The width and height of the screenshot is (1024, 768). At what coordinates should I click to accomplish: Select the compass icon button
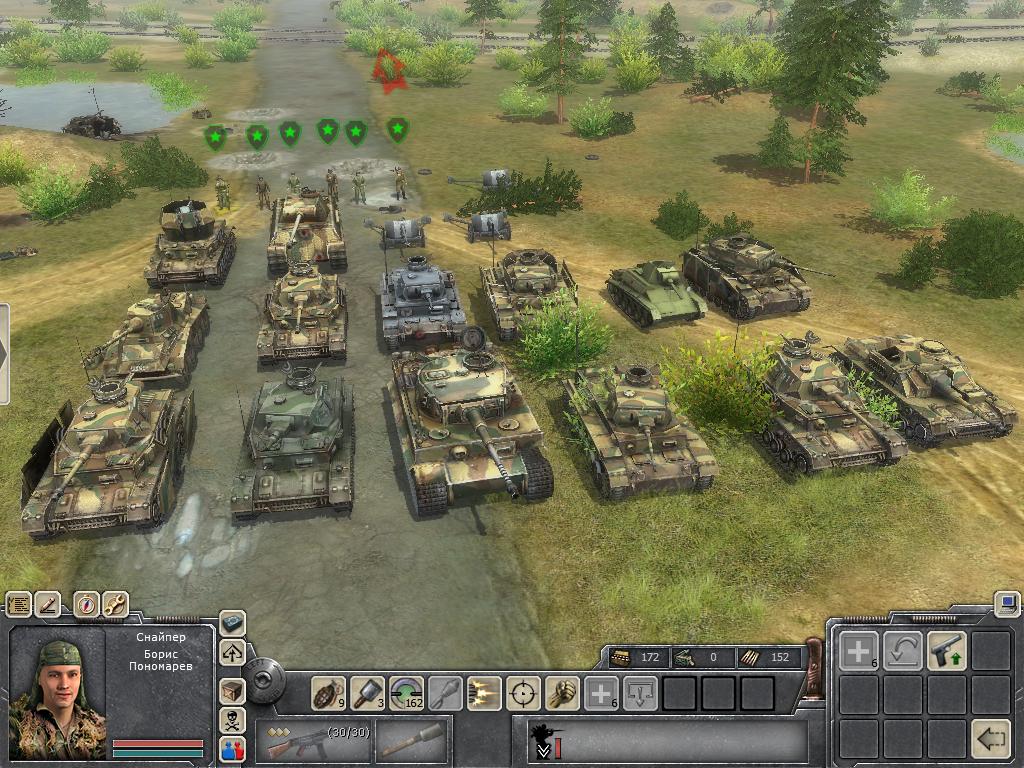tap(87, 604)
